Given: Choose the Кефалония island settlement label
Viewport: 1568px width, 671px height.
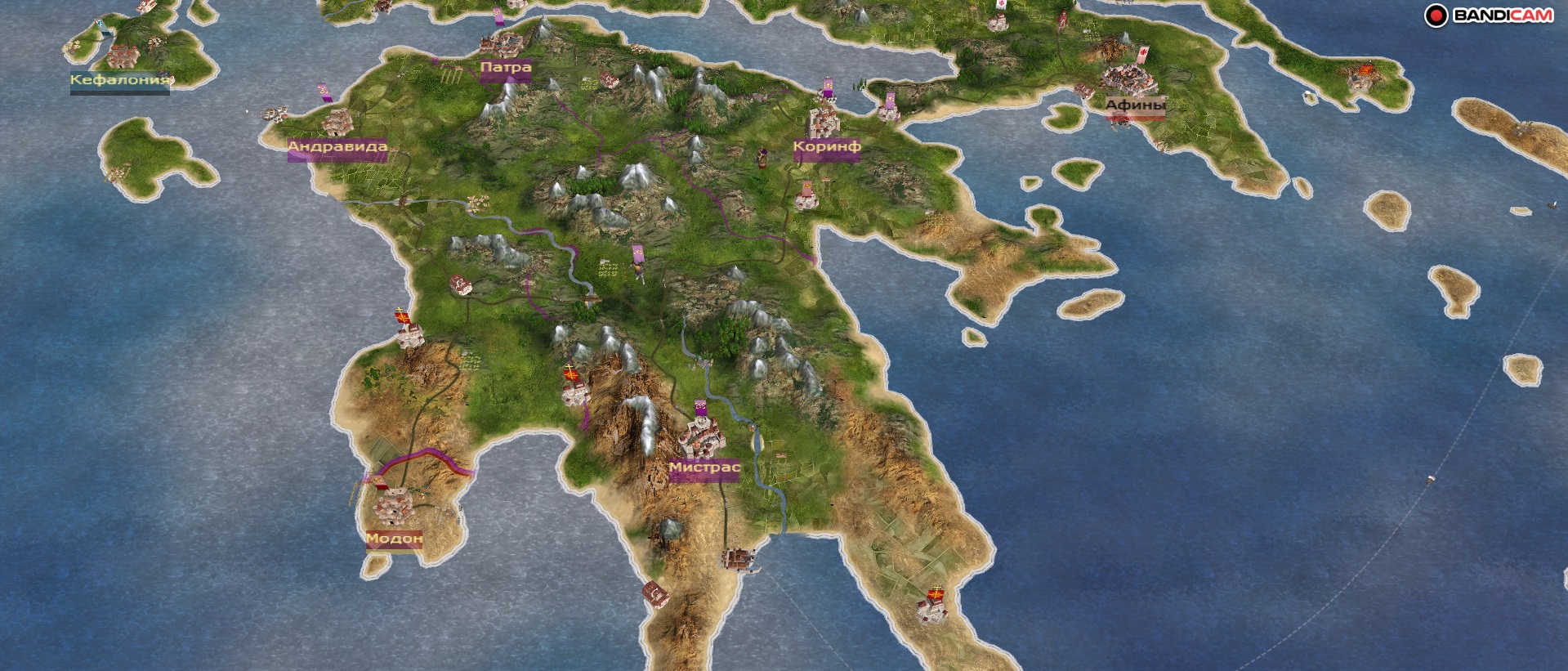Looking at the screenshot, I should pyautogui.click(x=120, y=80).
